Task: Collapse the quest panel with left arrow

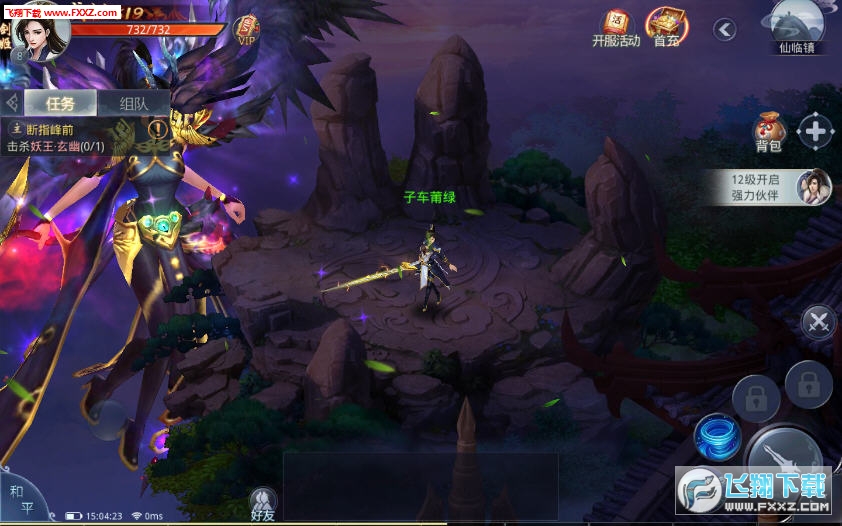Action: pyautogui.click(x=11, y=102)
